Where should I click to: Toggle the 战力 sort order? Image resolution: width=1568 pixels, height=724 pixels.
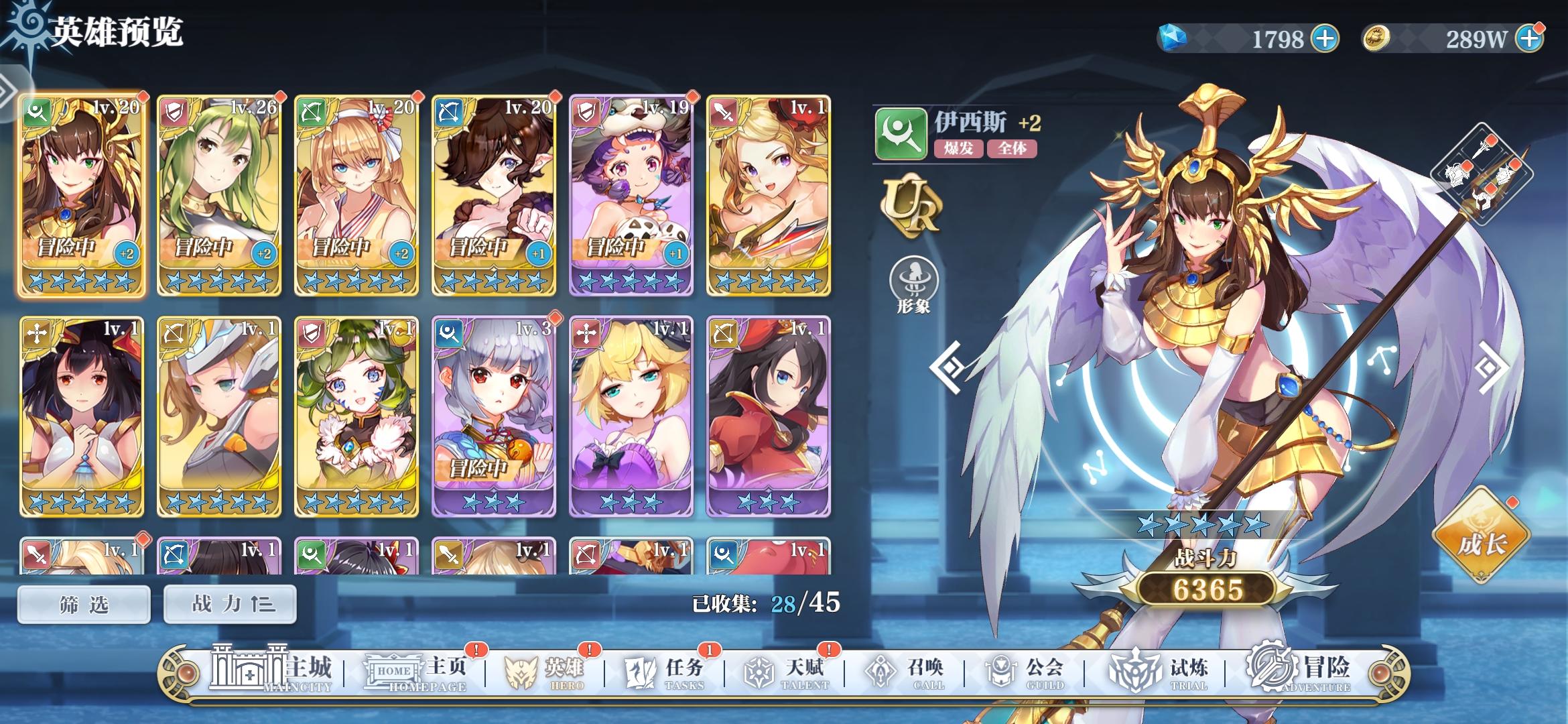[x=229, y=603]
